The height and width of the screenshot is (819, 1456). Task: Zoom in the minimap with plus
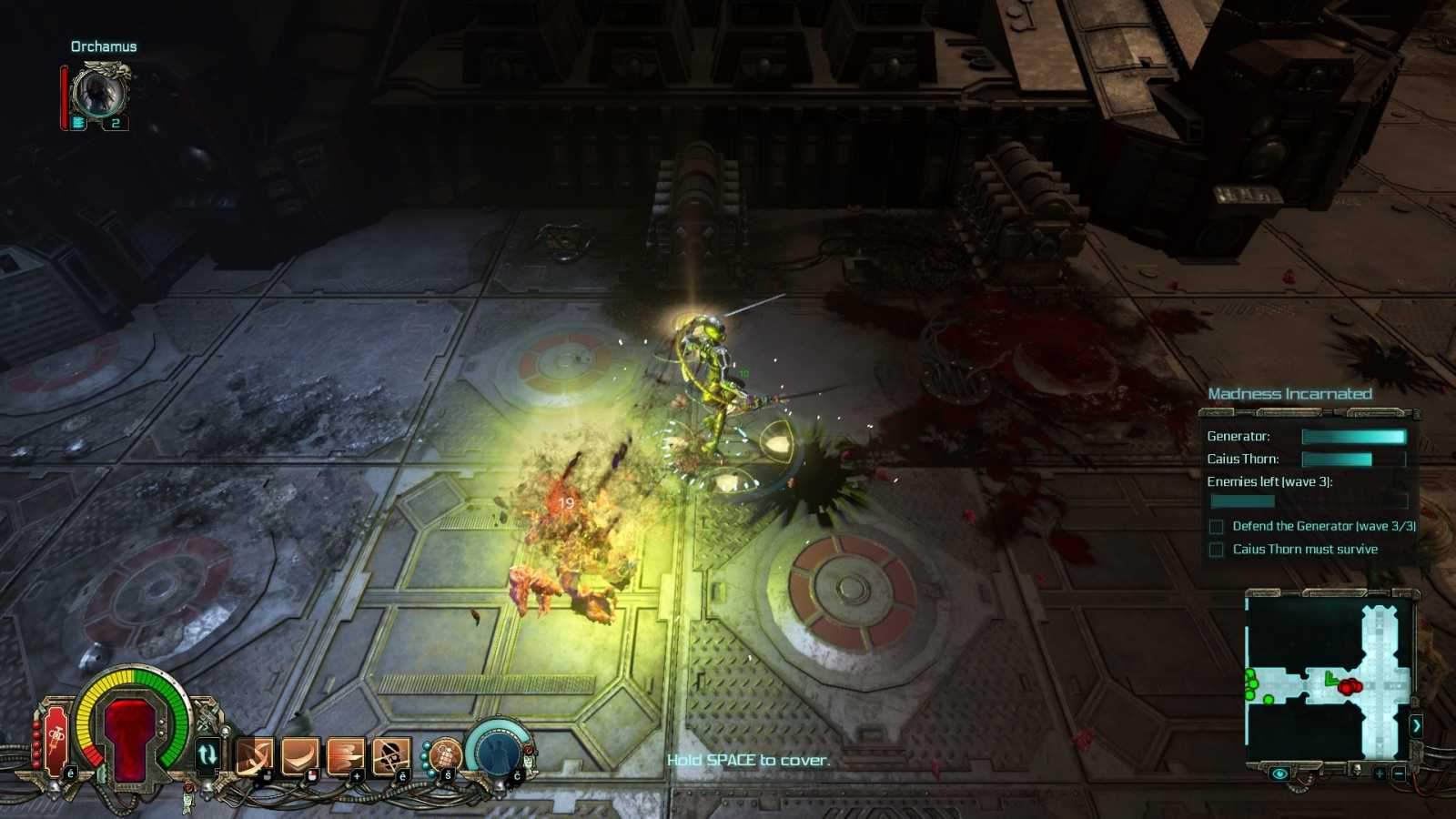click(x=1380, y=773)
